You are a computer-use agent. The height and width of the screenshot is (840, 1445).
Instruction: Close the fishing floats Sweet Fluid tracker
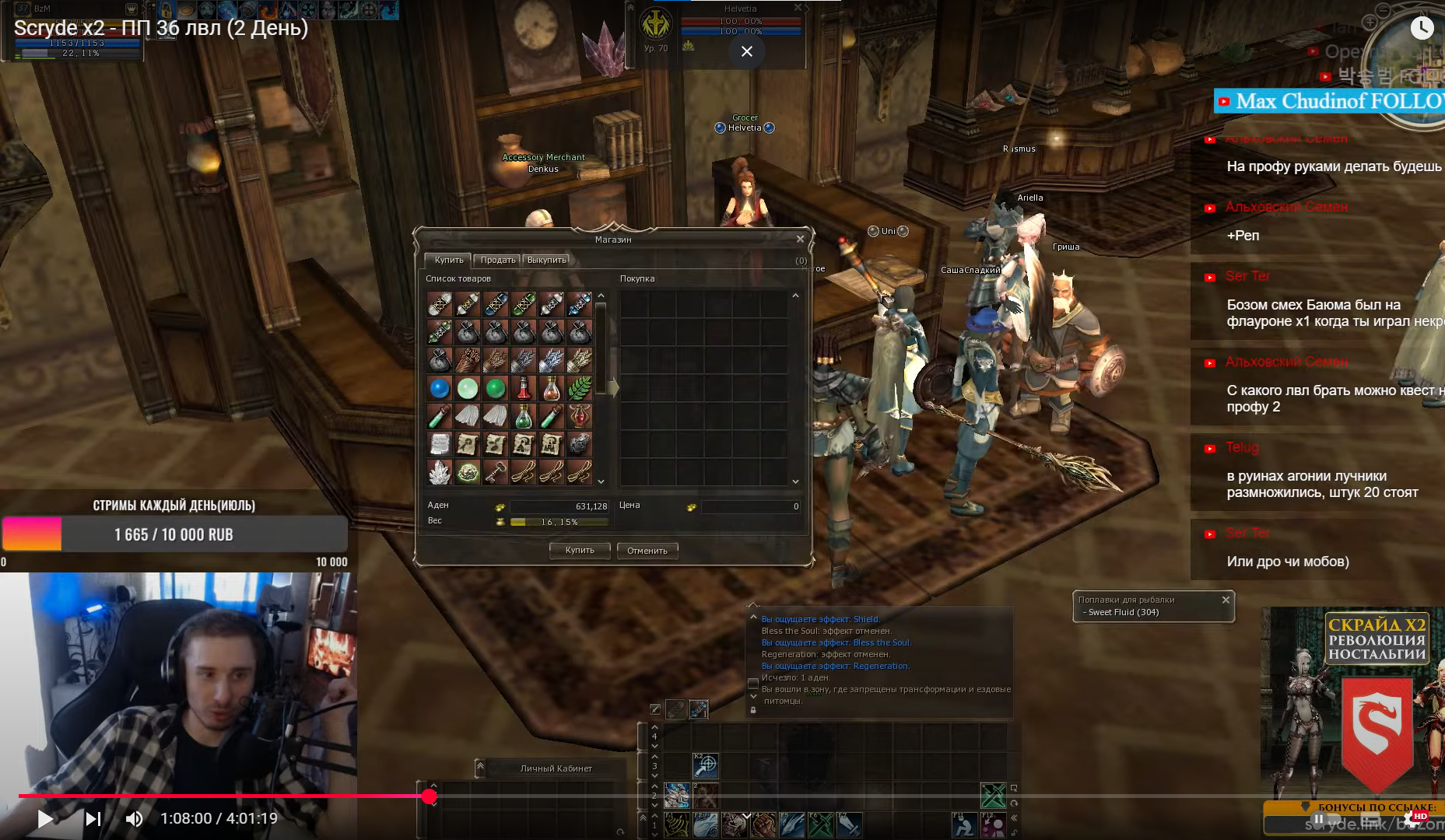pyautogui.click(x=1226, y=600)
